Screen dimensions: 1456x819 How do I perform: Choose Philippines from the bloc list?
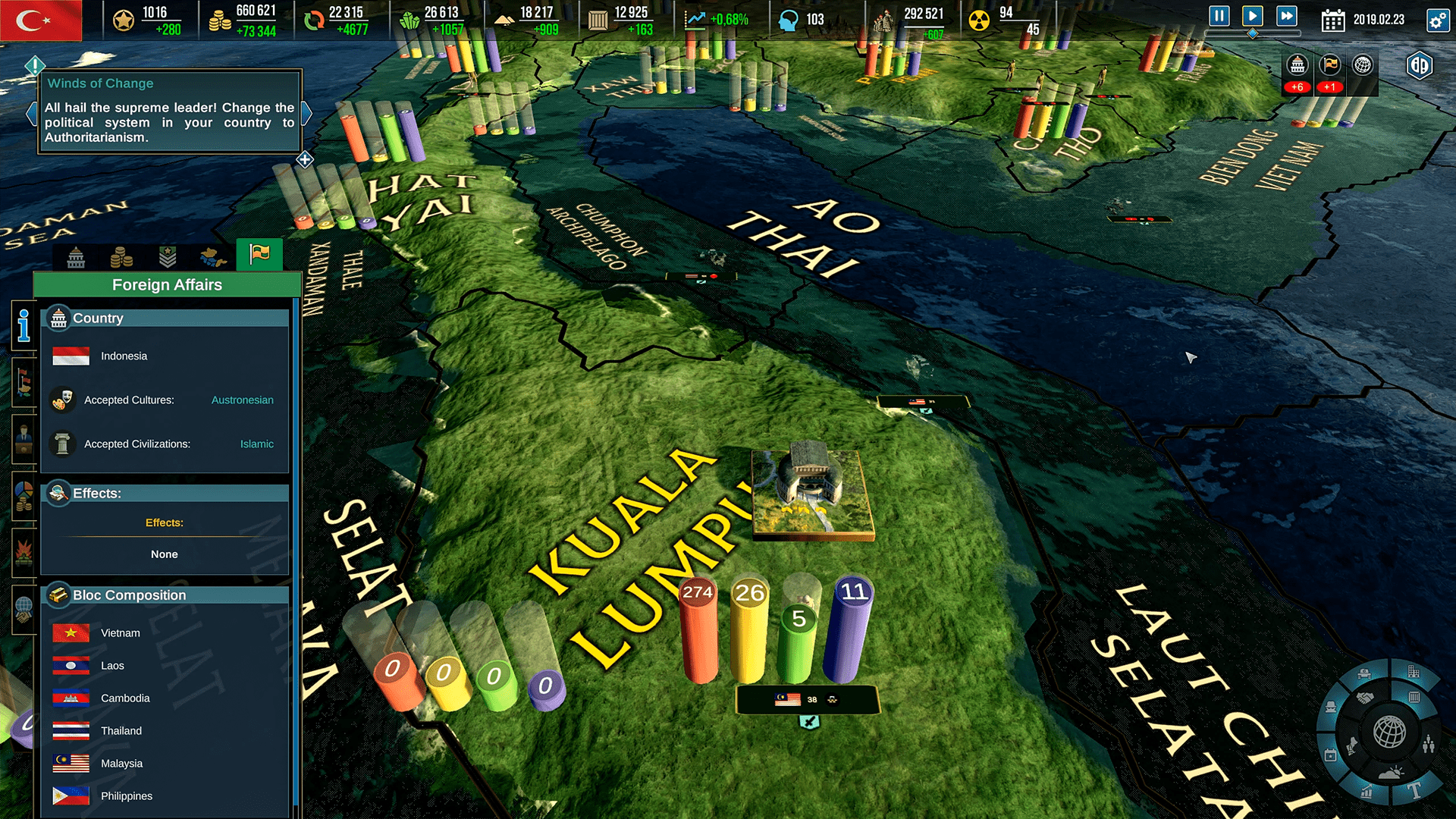coord(126,795)
